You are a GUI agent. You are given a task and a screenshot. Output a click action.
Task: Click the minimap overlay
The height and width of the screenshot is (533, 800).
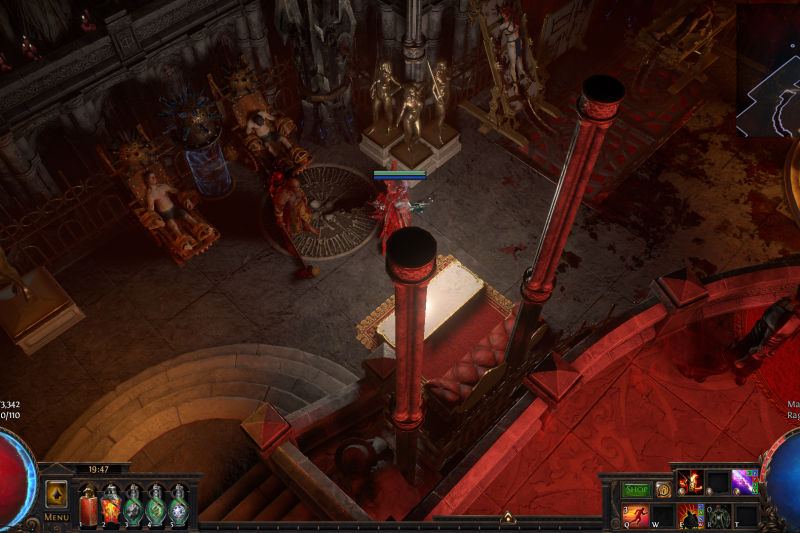pos(768,70)
